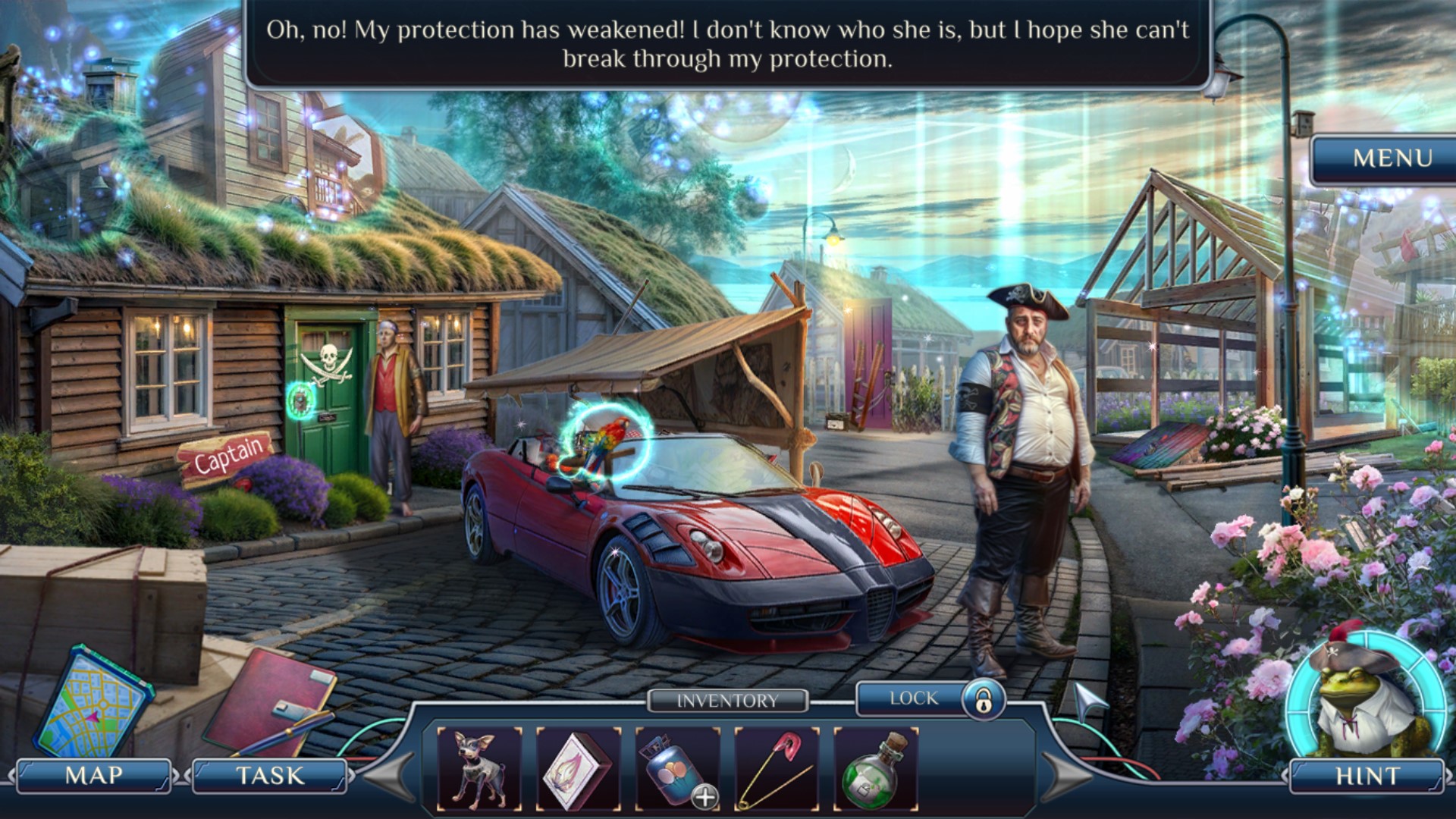1456x819 pixels.
Task: Use the HINT button
Action: [1367, 776]
